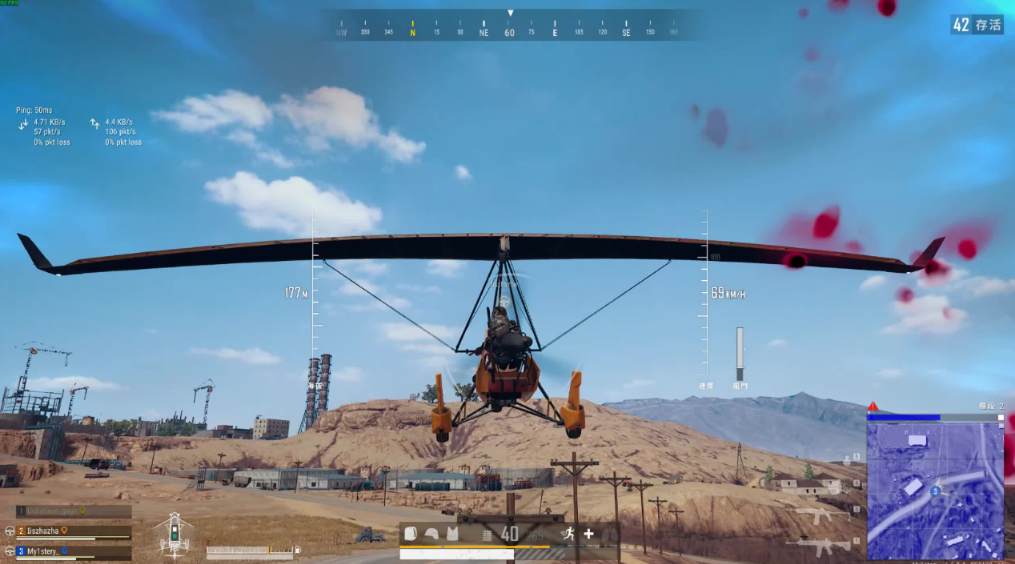Click the healing plus icon
1015x564 pixels.
point(589,534)
